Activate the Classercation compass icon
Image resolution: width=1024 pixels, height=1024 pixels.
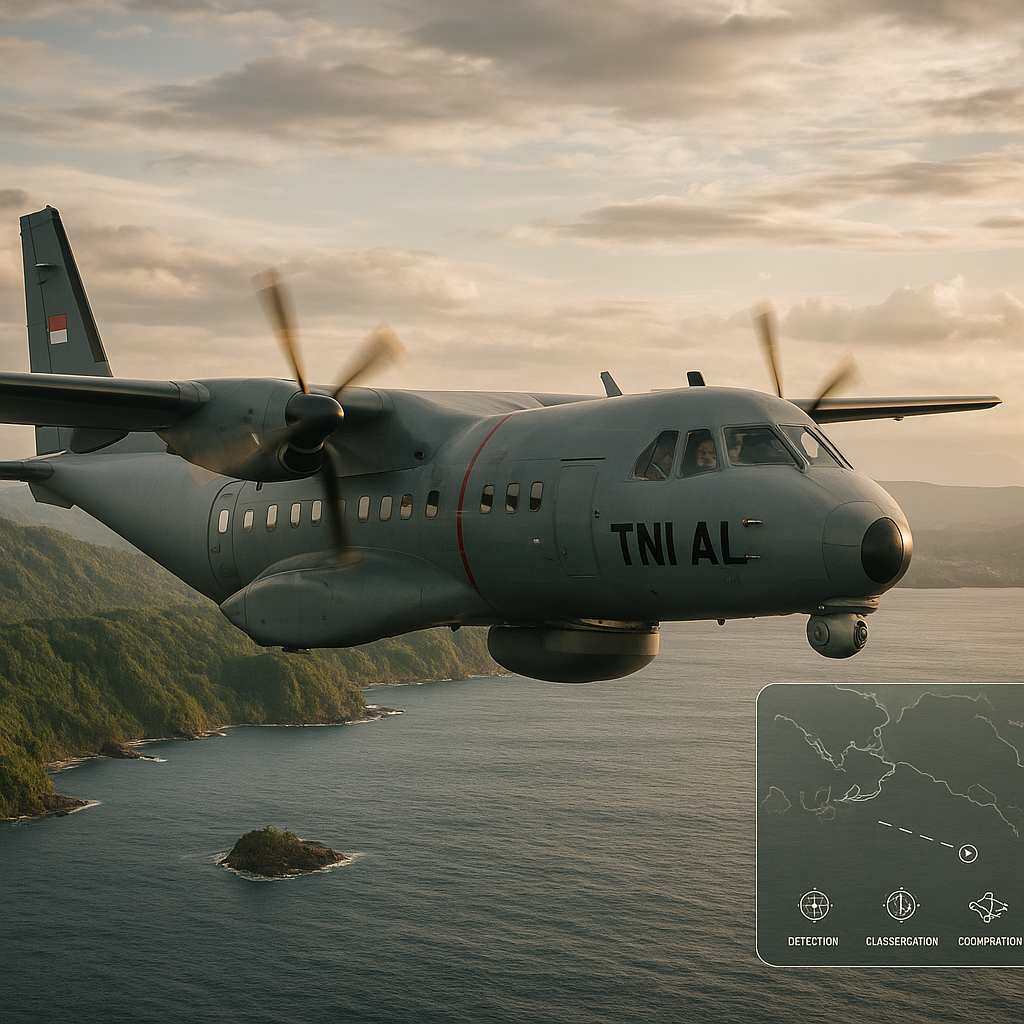pyautogui.click(x=901, y=904)
